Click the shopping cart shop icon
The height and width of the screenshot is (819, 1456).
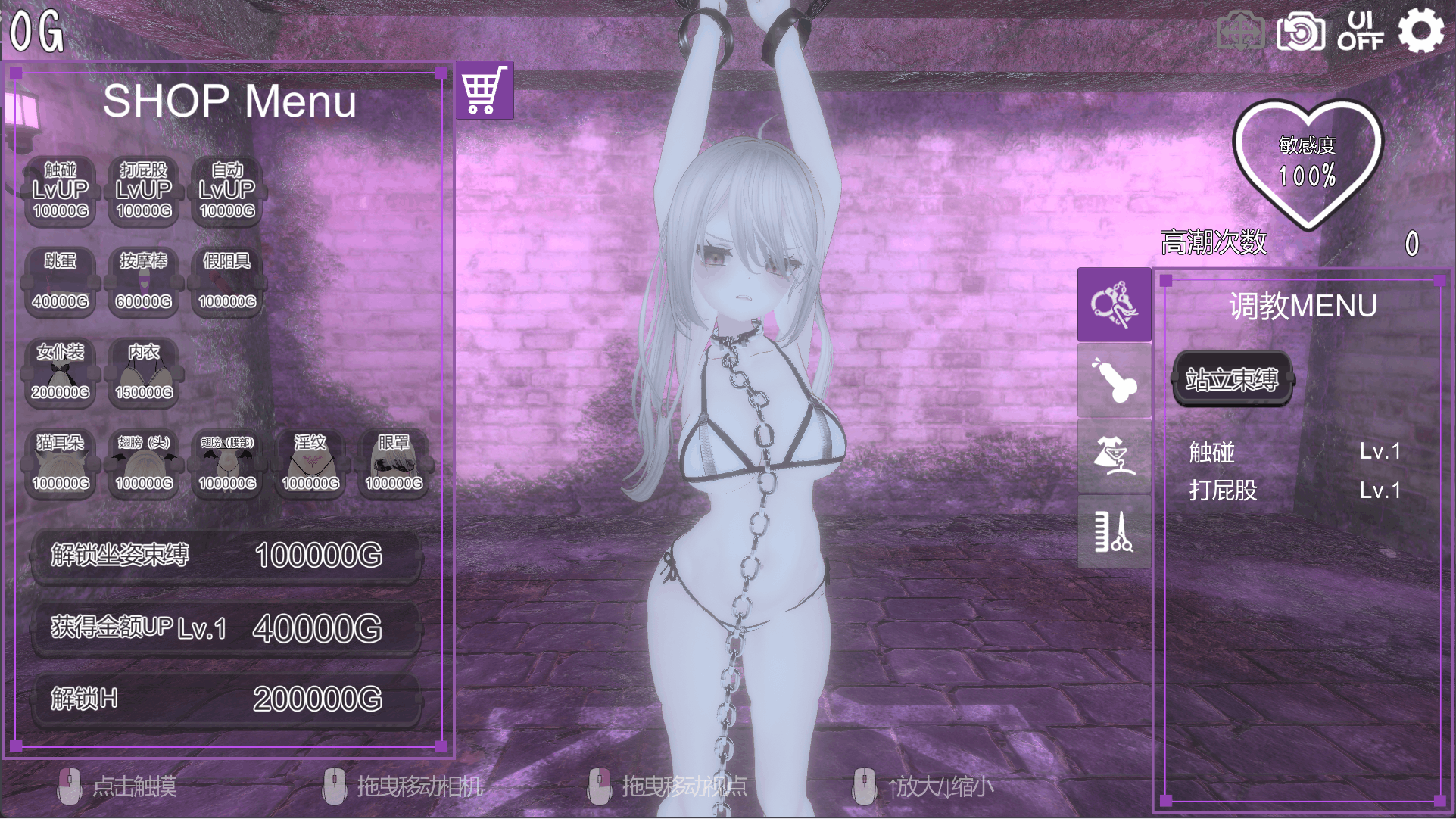point(484,91)
